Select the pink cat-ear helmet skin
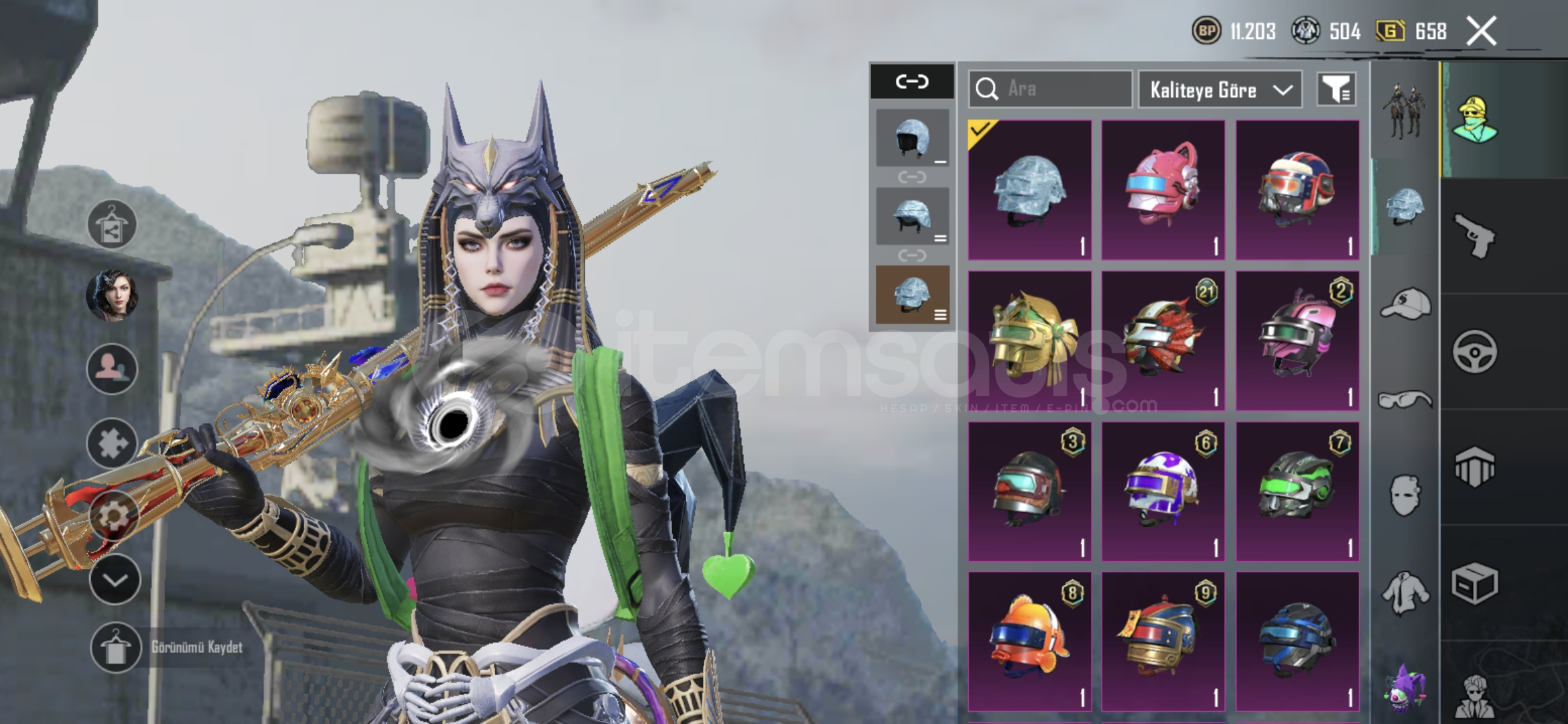This screenshot has height=724, width=1568. 1163,190
